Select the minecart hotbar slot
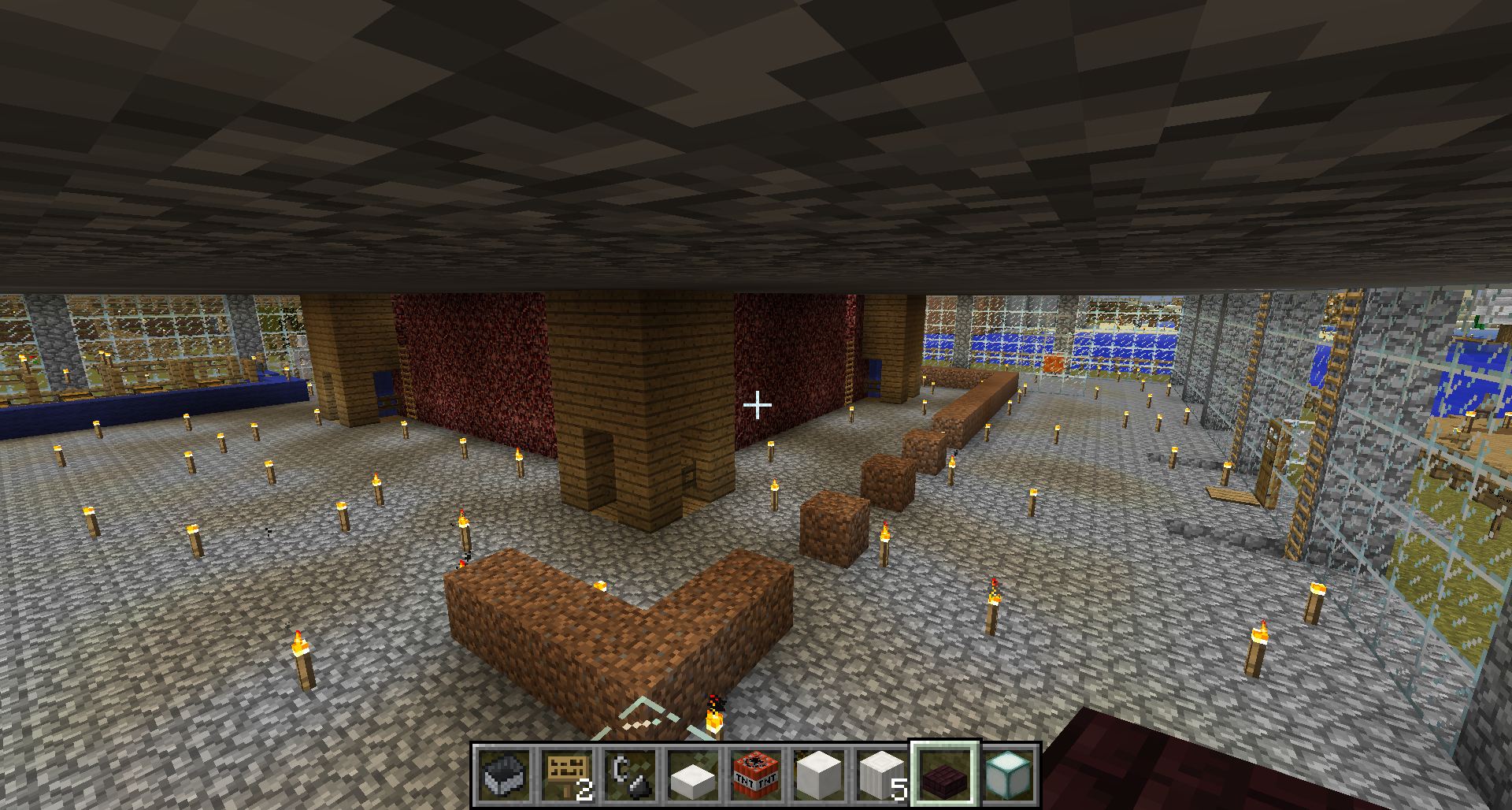The width and height of the screenshot is (1512, 810). coord(504,775)
